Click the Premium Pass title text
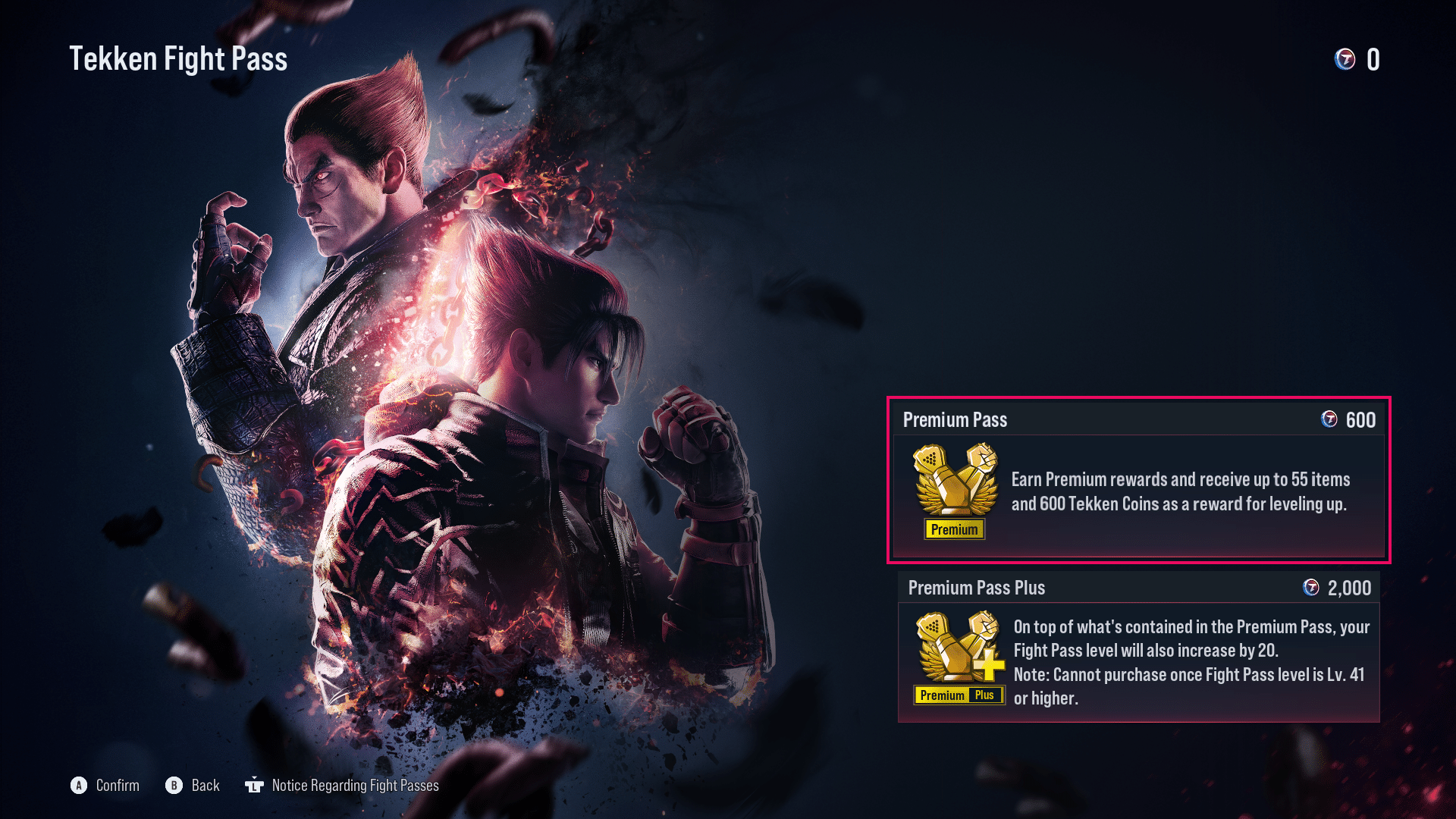Viewport: 1456px width, 819px height. (955, 419)
